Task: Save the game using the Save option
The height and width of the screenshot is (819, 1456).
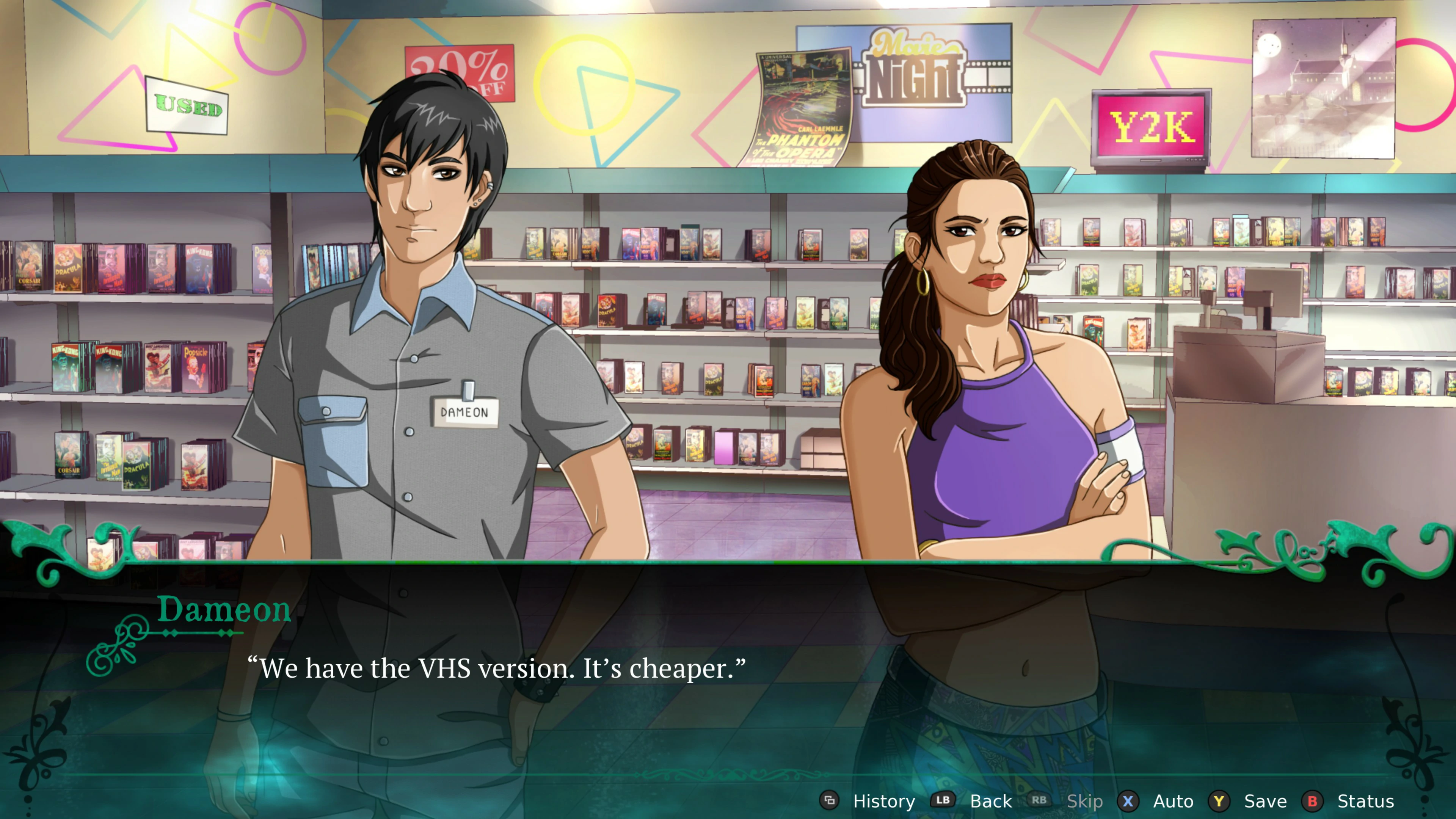Action: [x=1266, y=802]
